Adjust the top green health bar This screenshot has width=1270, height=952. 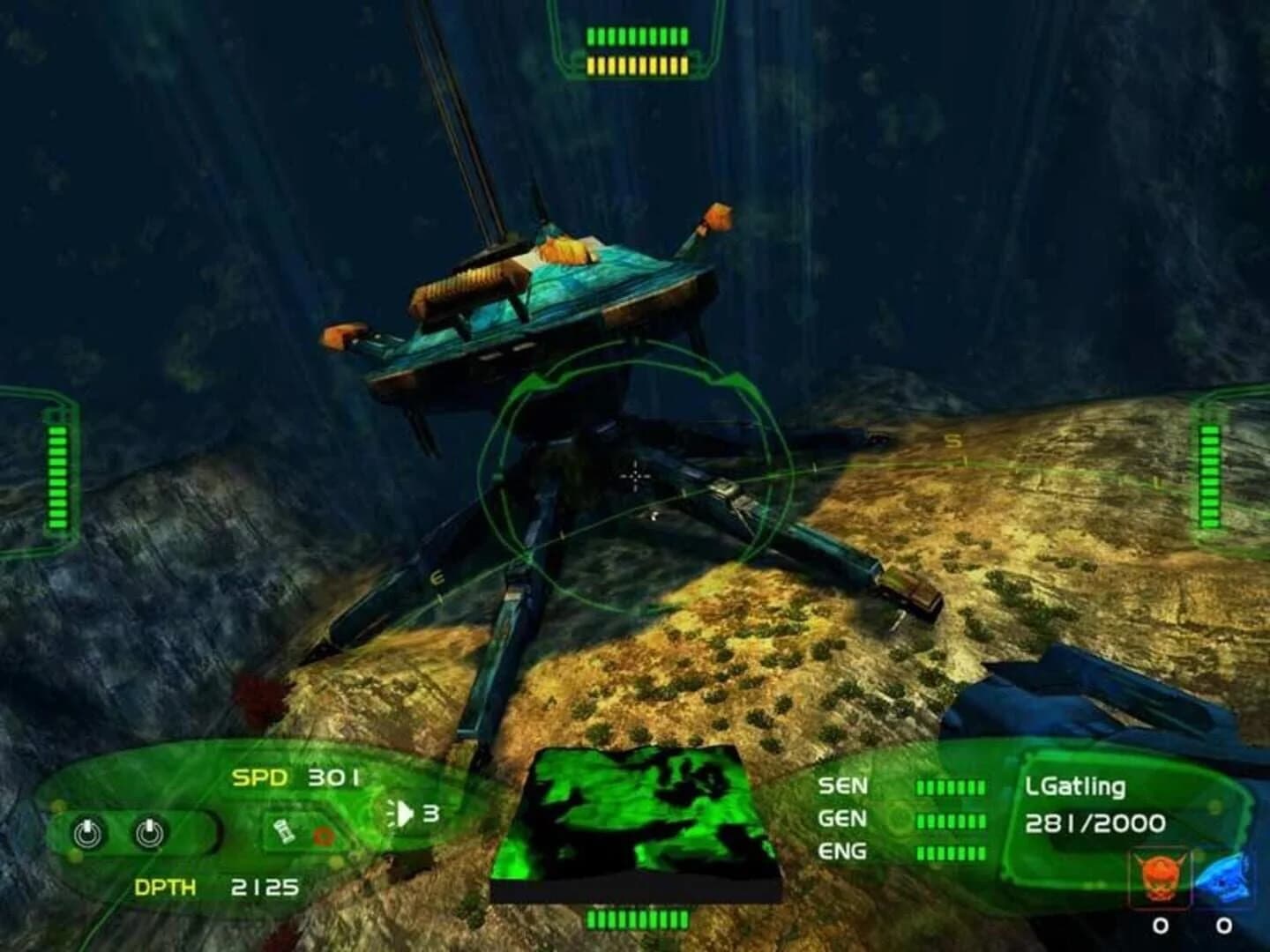click(x=637, y=35)
